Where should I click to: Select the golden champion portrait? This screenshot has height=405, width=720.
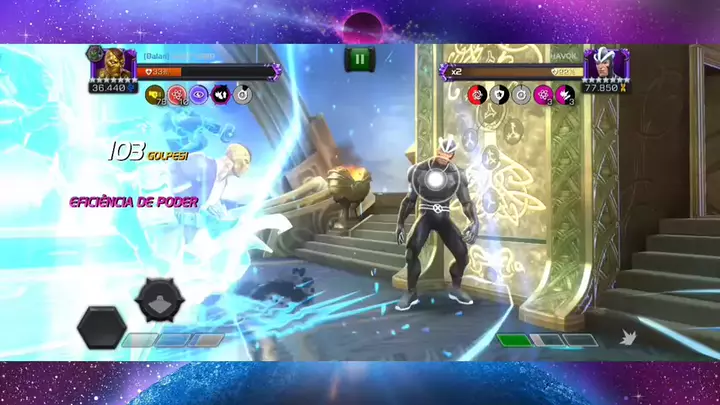coord(110,63)
